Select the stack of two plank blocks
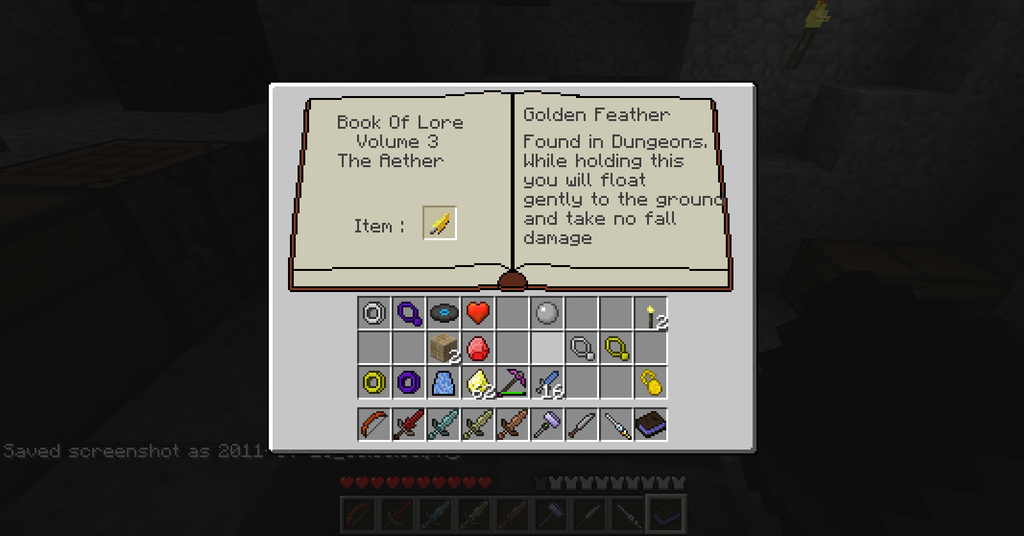The width and height of the screenshot is (1024, 536). [443, 348]
